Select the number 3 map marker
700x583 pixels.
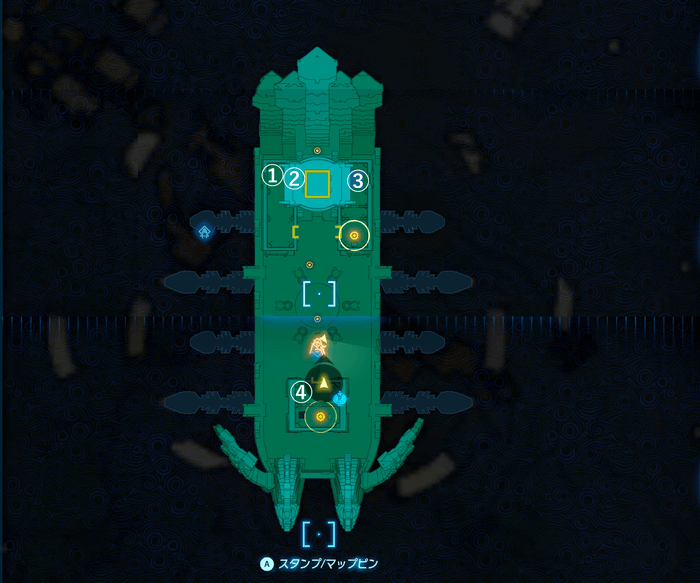click(x=358, y=180)
